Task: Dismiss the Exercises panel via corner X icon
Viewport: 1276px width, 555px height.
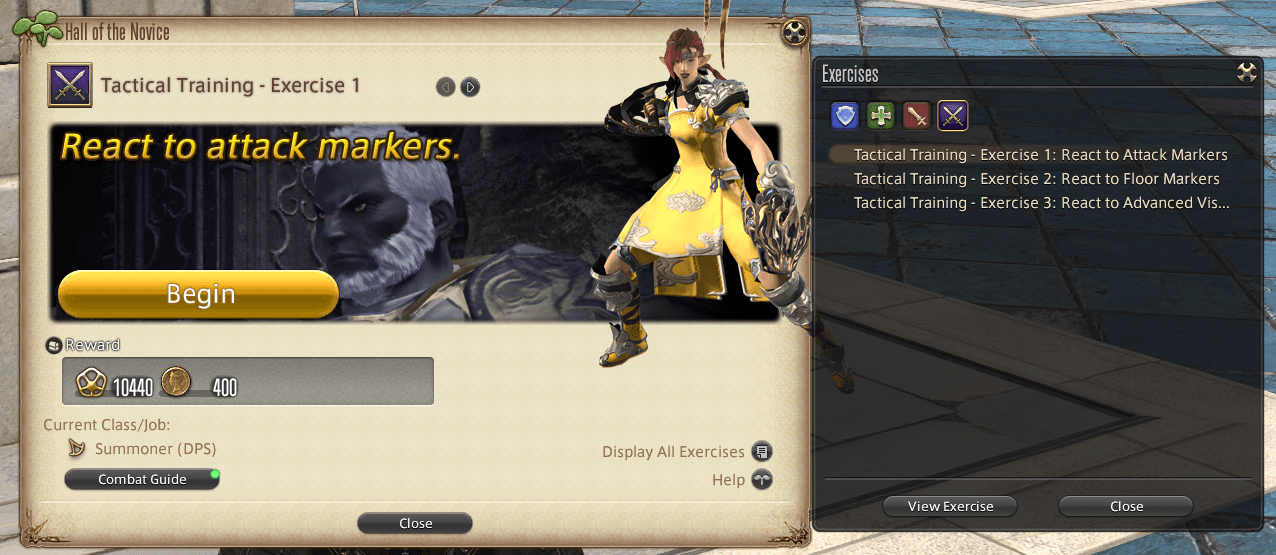Action: (1246, 72)
